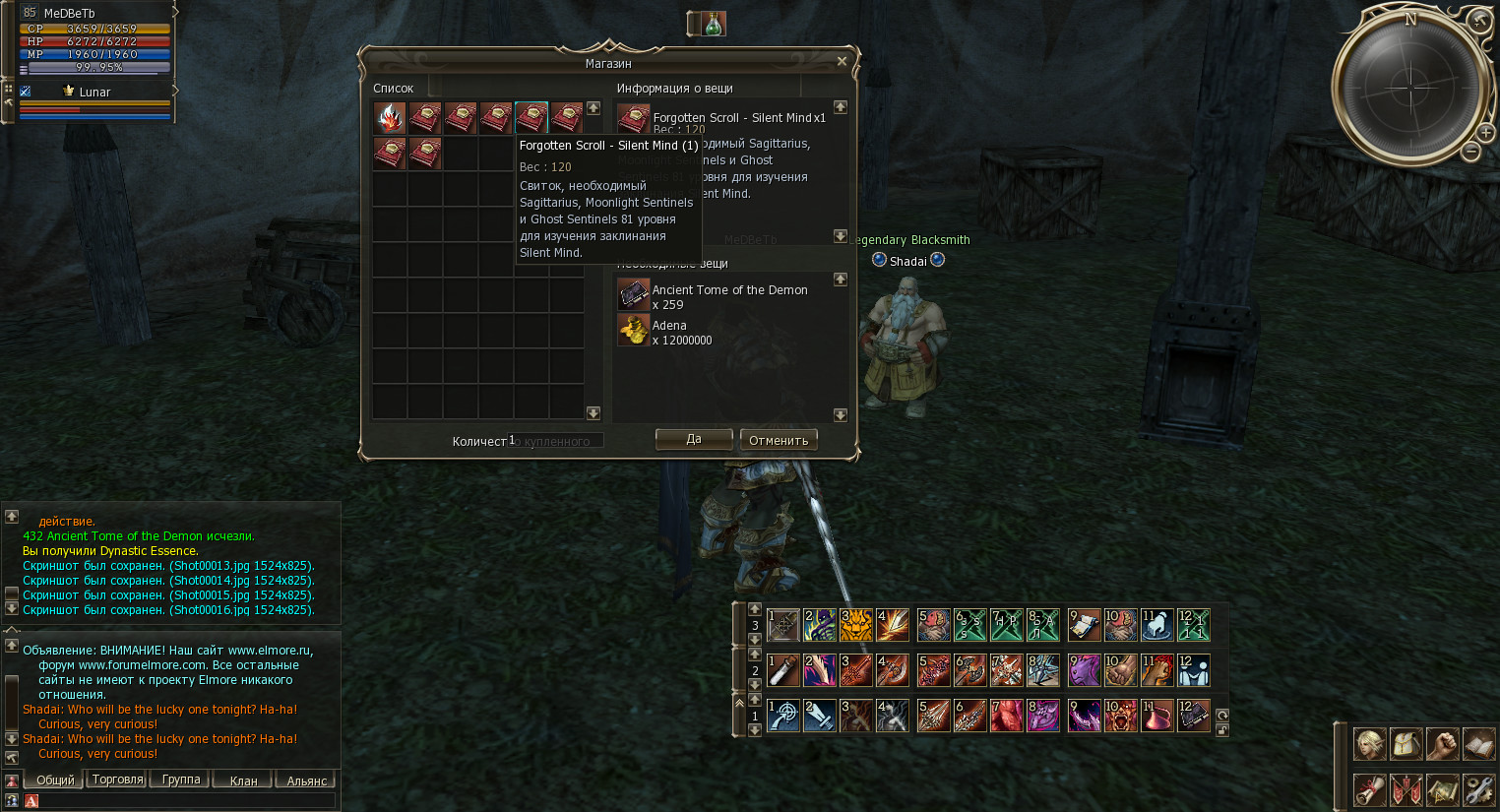Cancel the trade with Отменить

779,440
